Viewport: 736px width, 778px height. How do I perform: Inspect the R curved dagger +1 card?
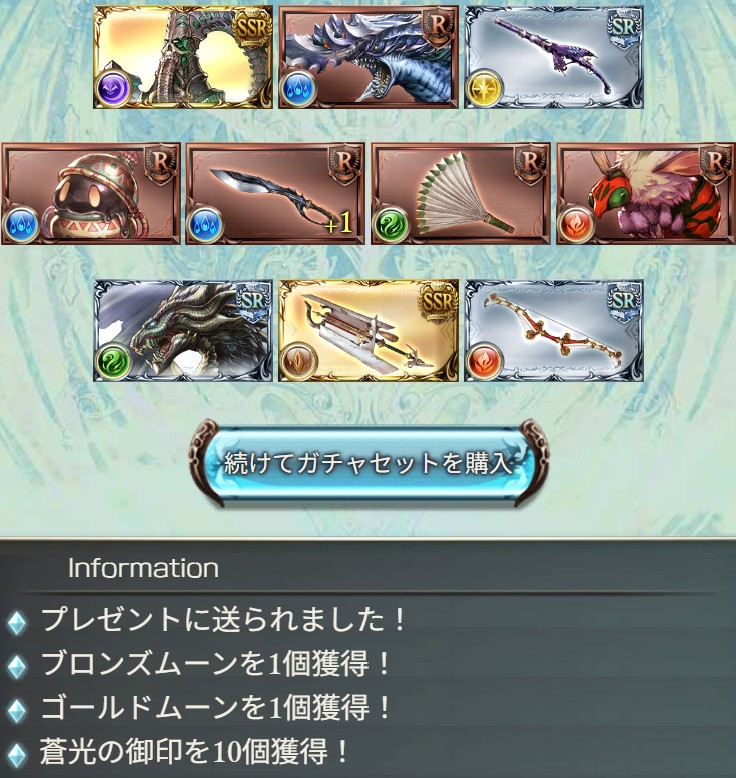pos(275,194)
